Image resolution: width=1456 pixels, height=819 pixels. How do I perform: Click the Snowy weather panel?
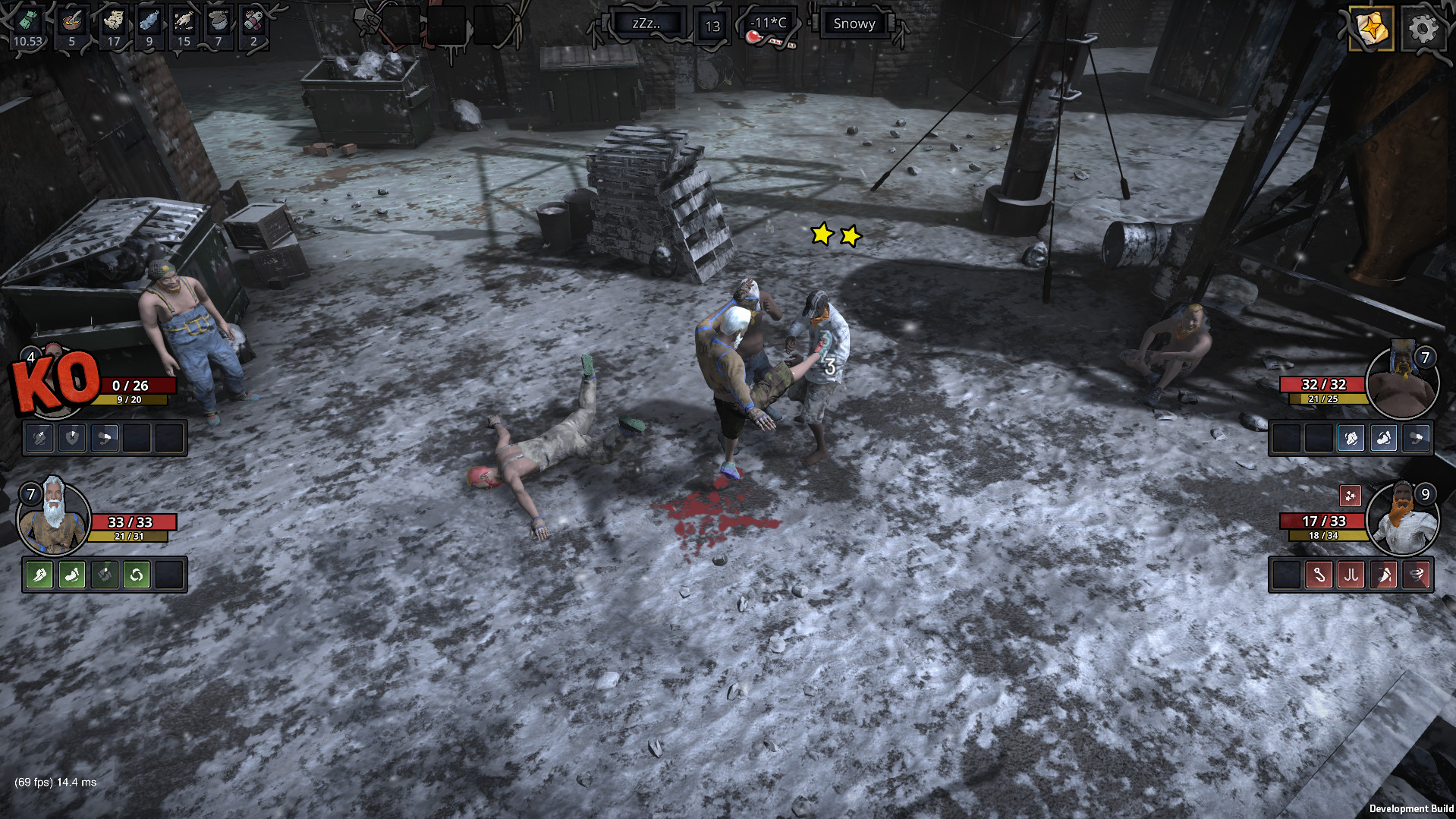click(x=854, y=24)
